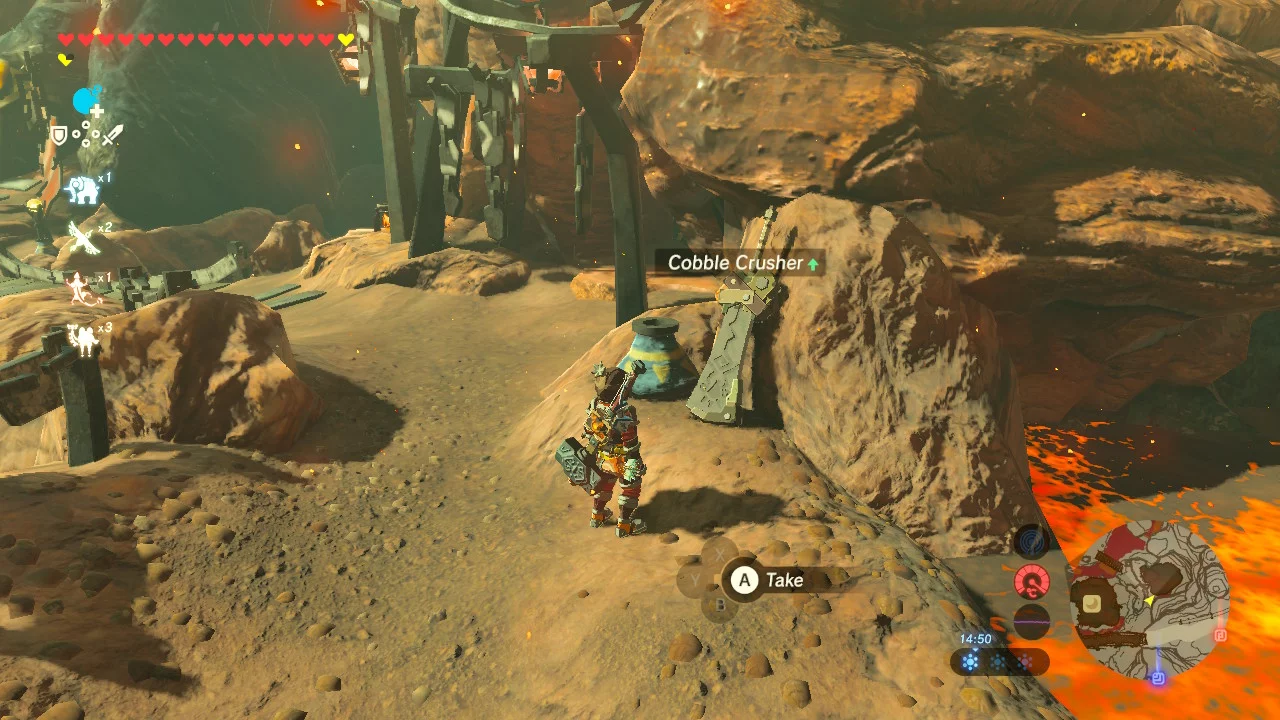The width and height of the screenshot is (1280, 720).
Task: Click the red temperature gauge icon
Action: 1032,581
